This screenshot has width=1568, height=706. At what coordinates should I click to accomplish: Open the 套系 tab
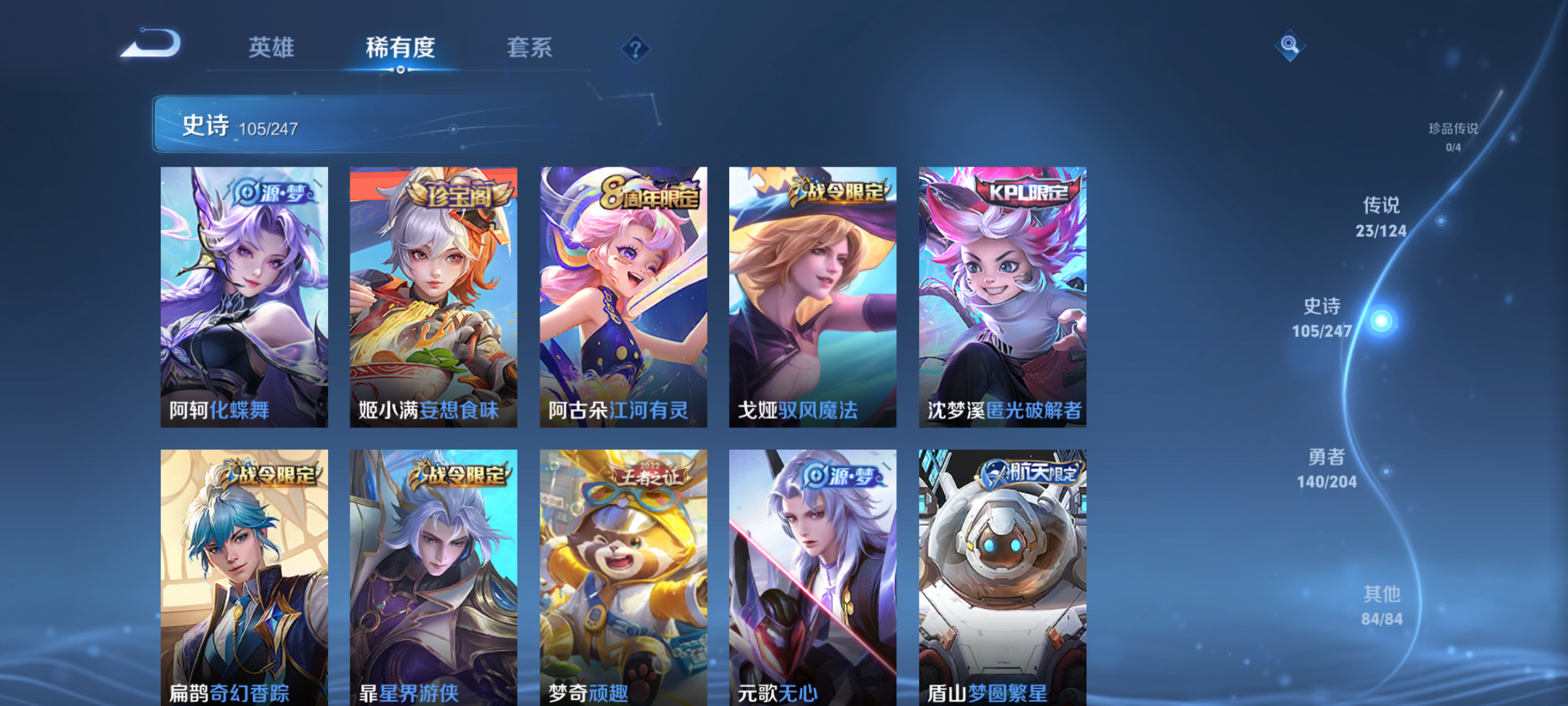click(x=529, y=47)
